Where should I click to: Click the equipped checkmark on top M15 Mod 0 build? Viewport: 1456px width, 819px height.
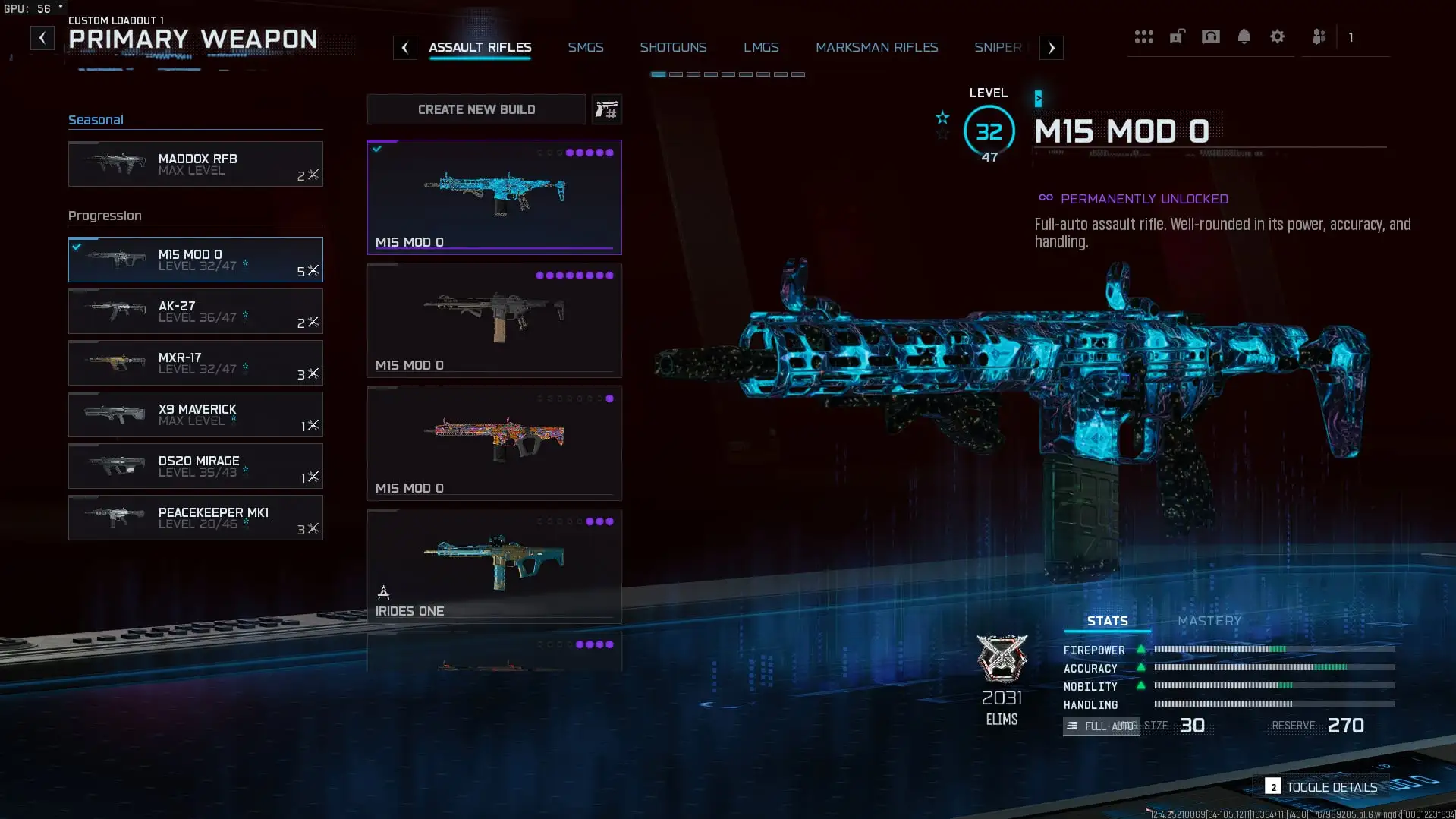click(379, 149)
